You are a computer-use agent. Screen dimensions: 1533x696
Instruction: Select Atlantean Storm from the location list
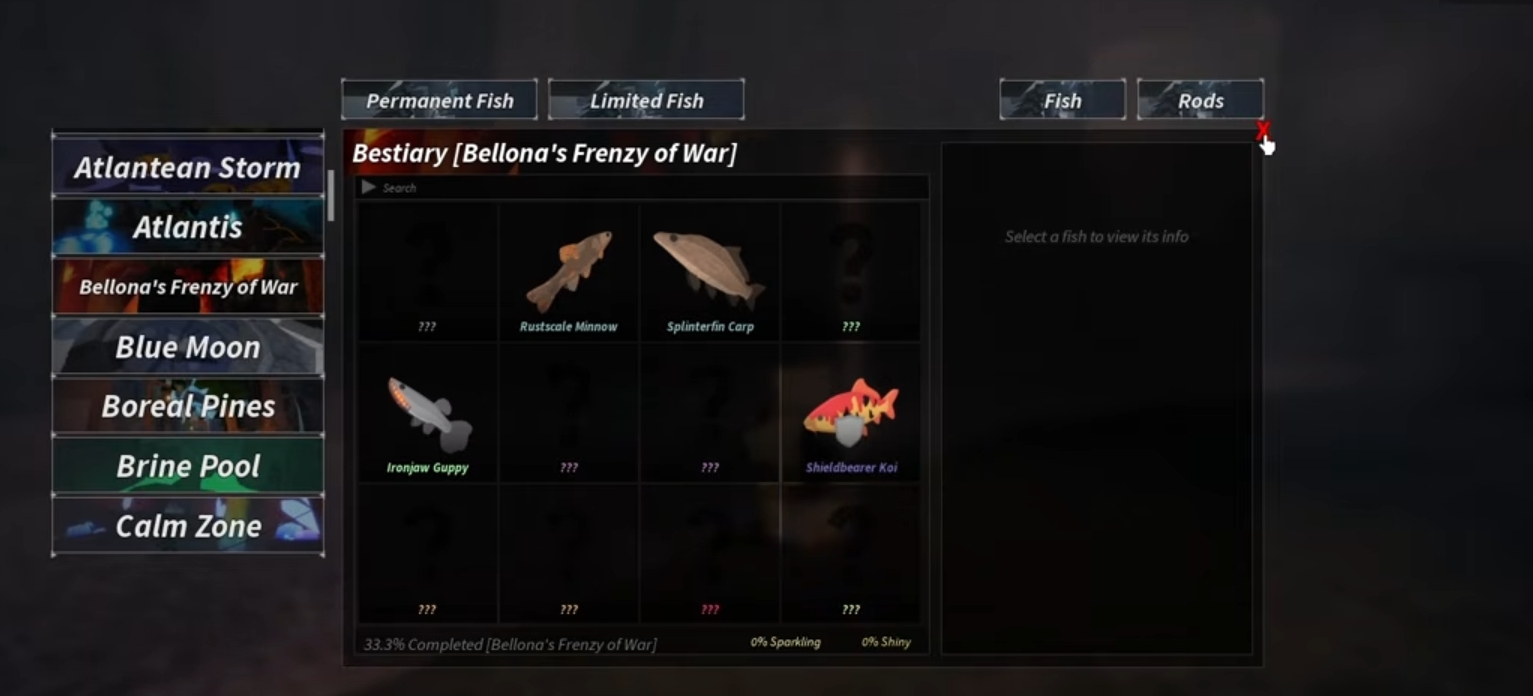[x=188, y=167]
